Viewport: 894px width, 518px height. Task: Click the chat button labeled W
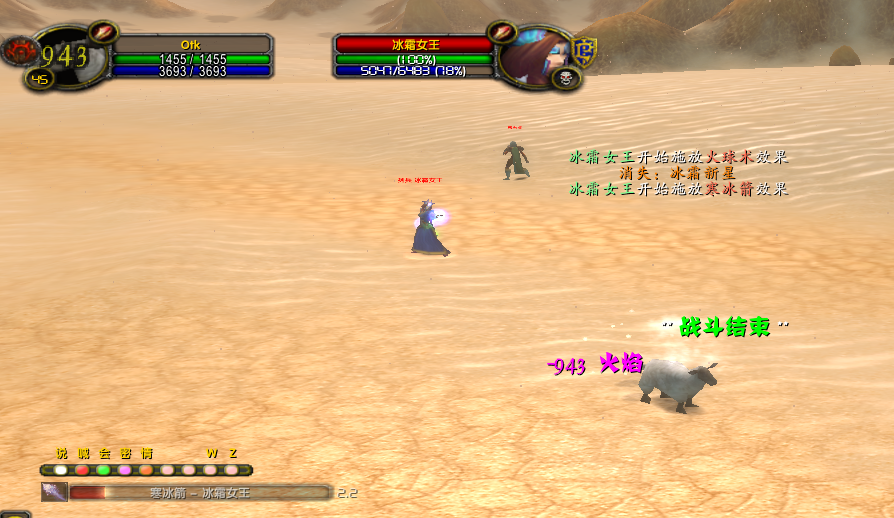[x=211, y=470]
